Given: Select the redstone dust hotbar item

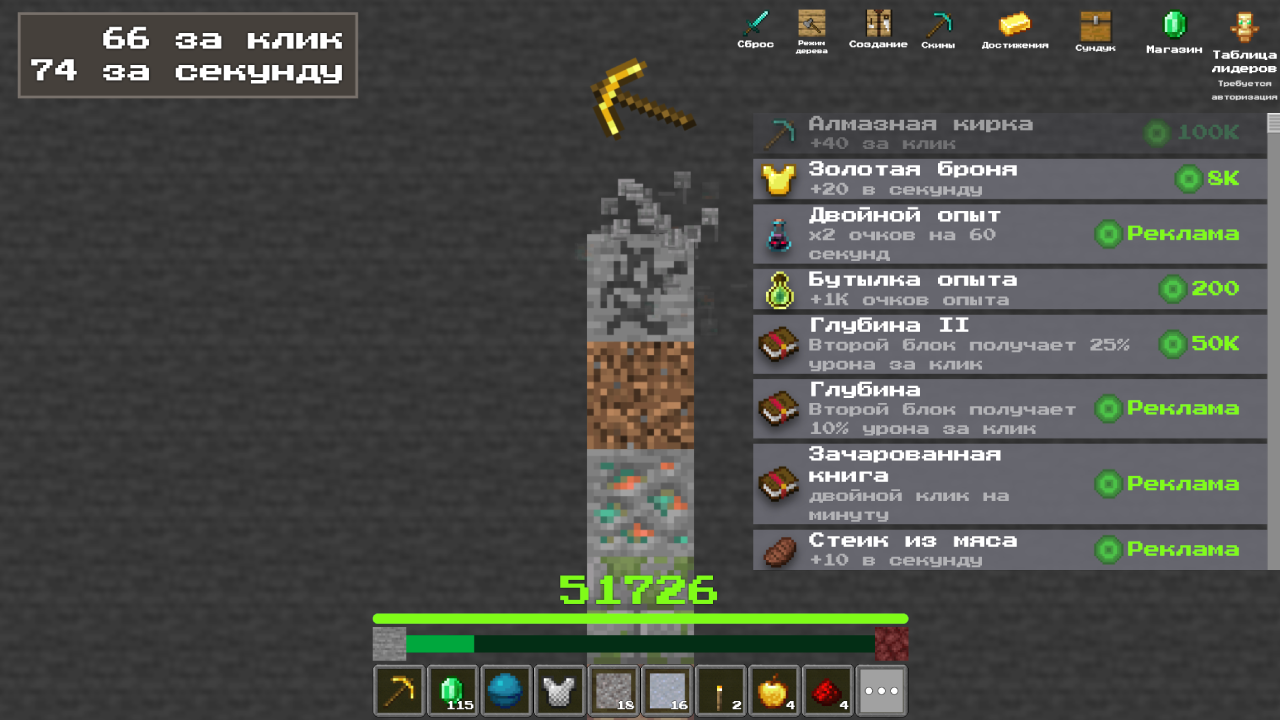Looking at the screenshot, I should (x=827, y=690).
